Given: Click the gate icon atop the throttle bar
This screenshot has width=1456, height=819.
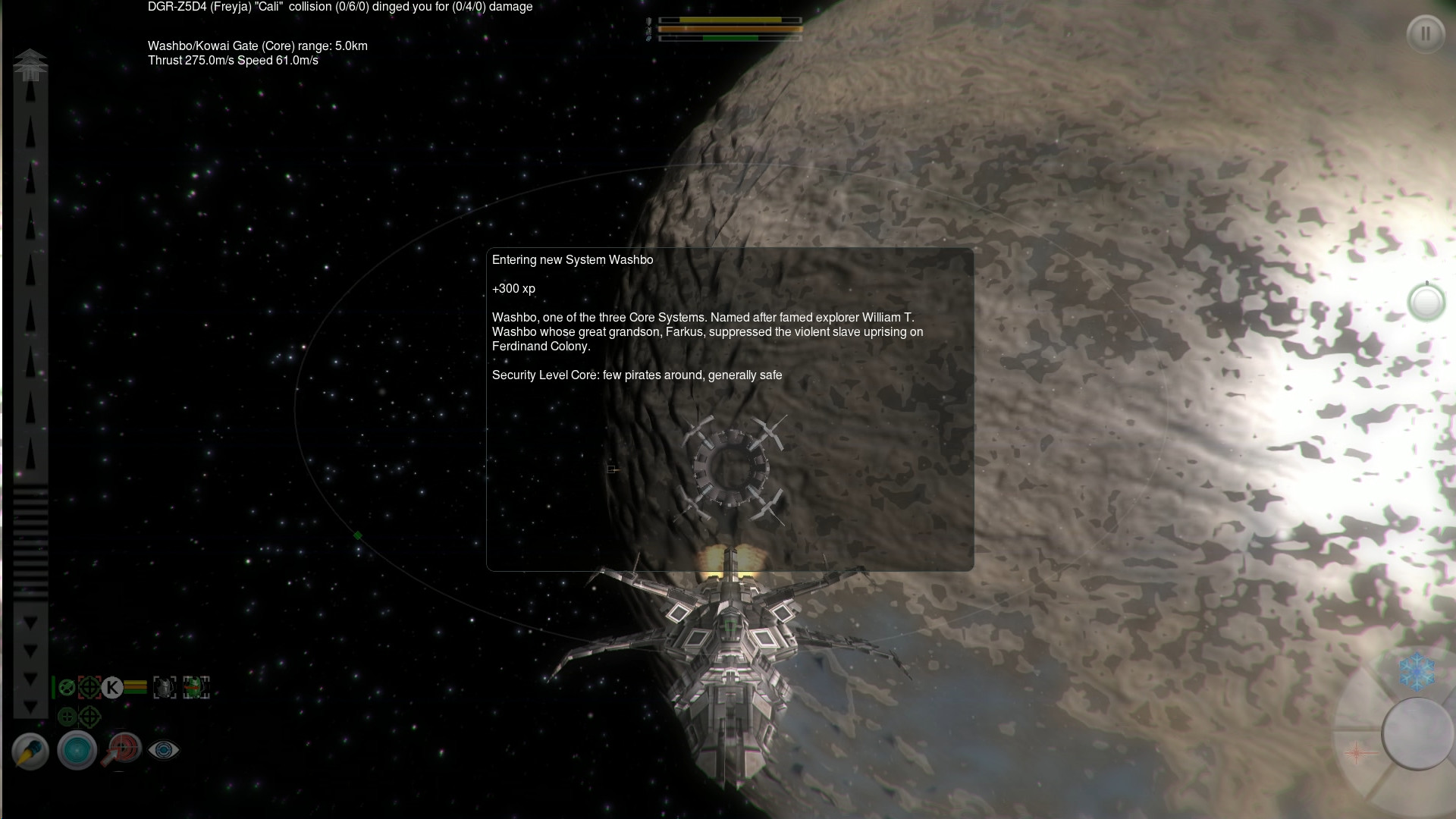Looking at the screenshot, I should [30, 64].
